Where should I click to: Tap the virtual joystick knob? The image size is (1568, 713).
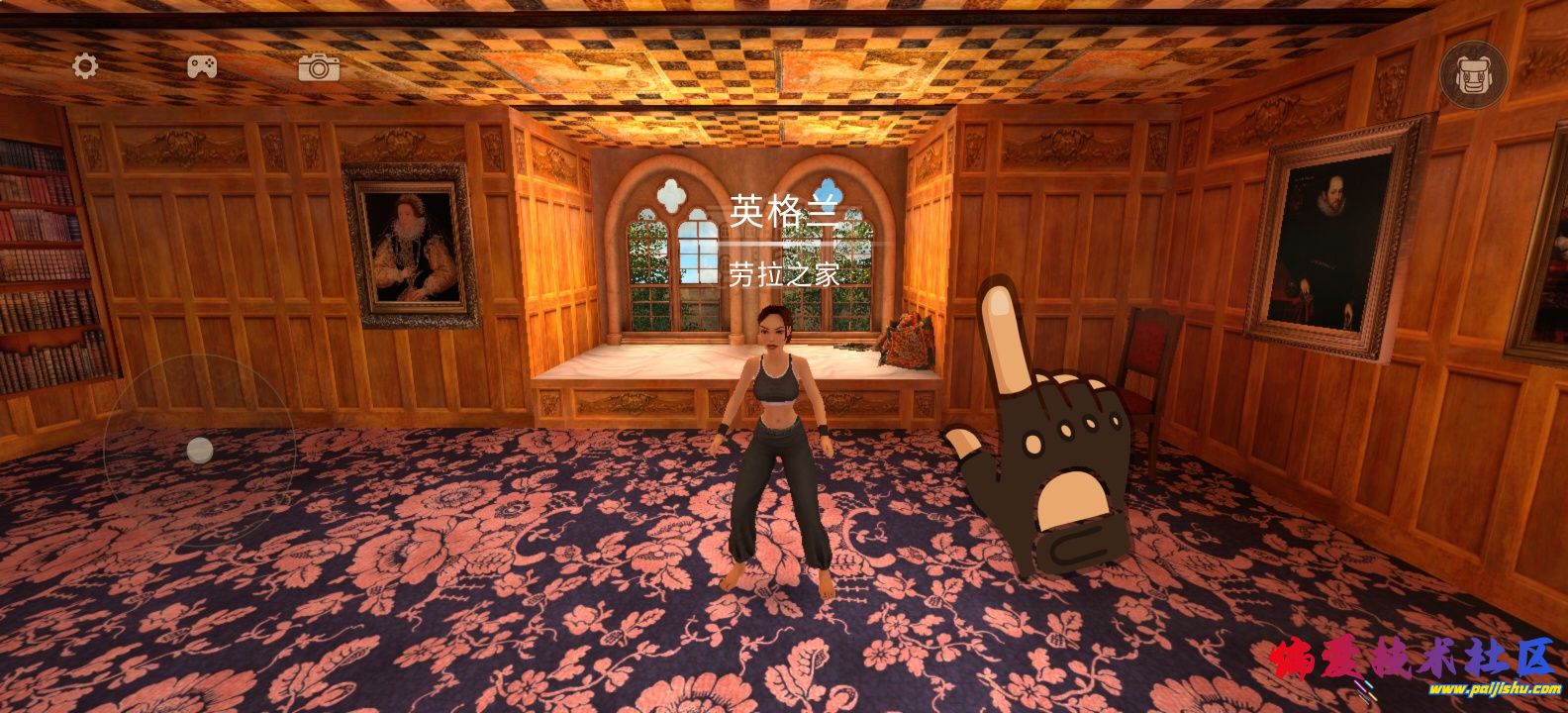[x=200, y=451]
